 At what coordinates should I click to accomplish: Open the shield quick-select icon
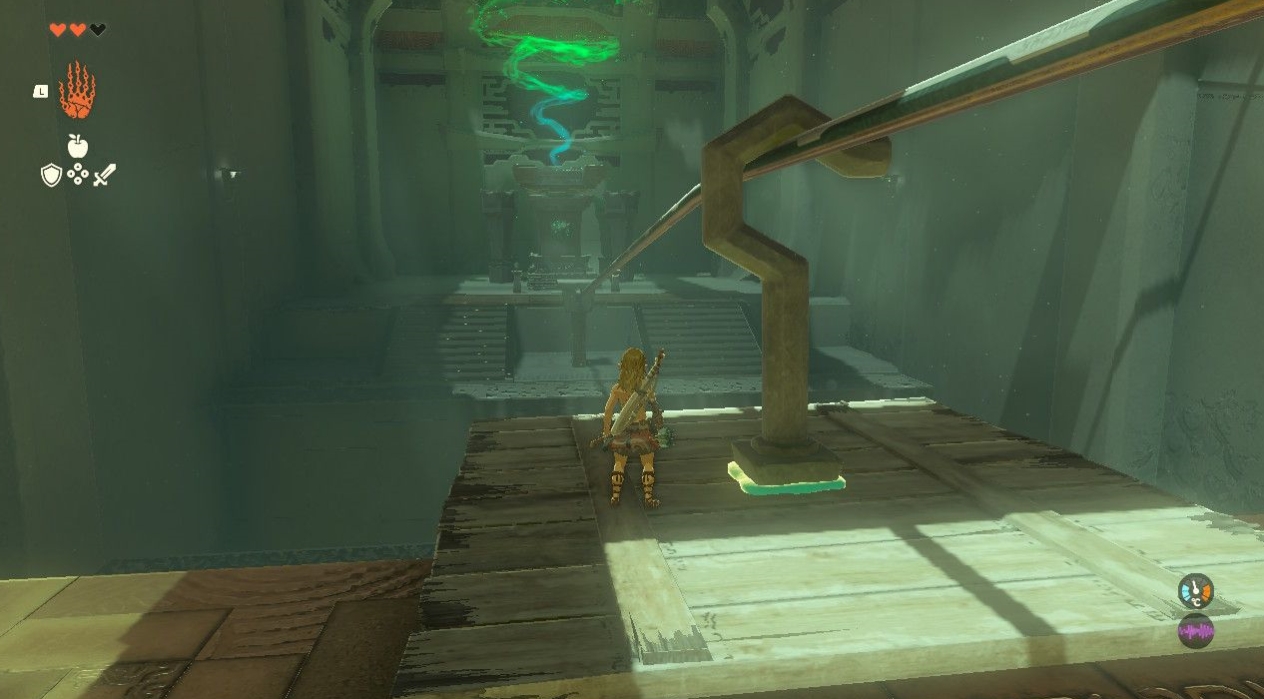coord(51,176)
